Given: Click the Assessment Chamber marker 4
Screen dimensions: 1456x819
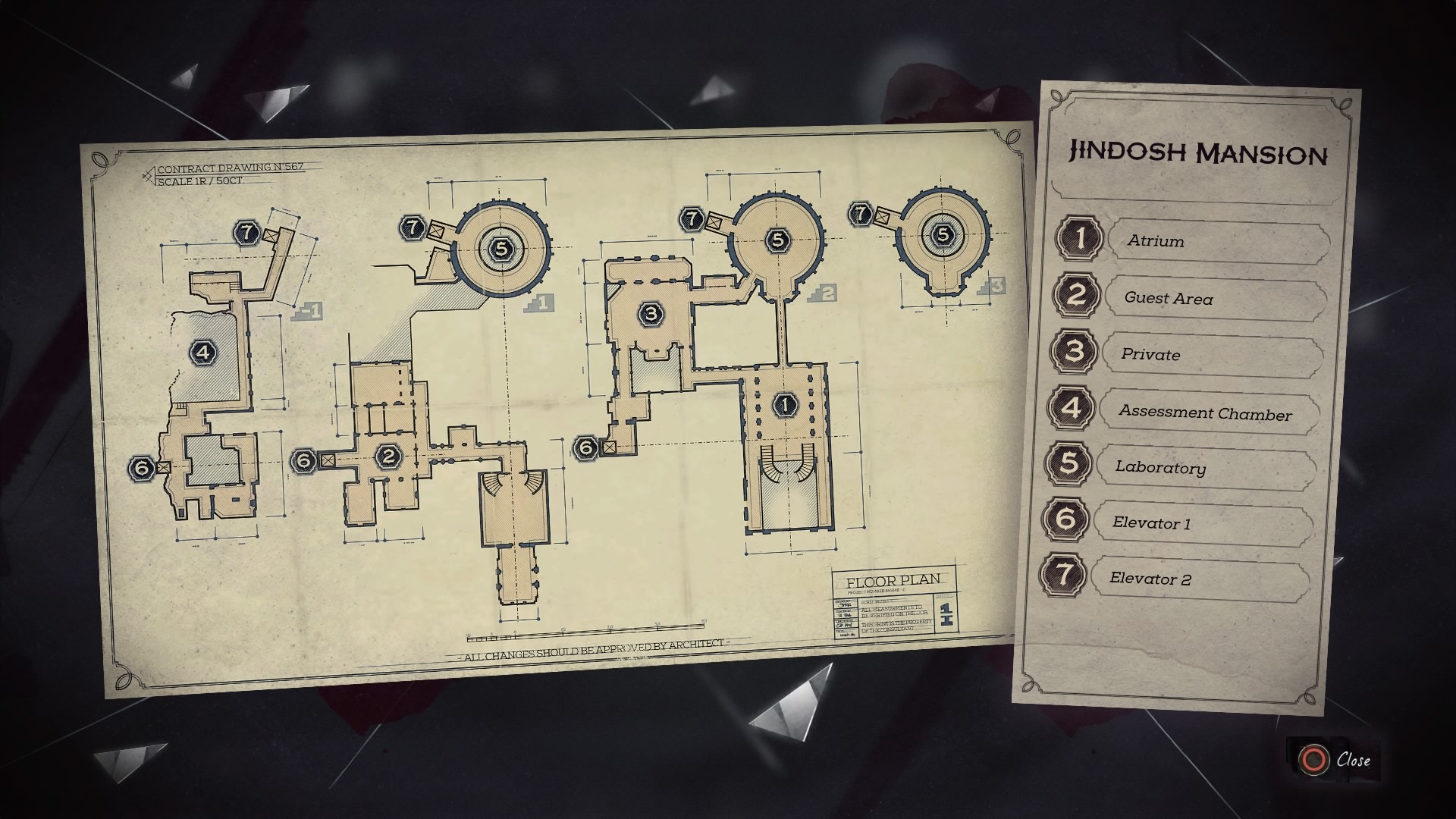Looking at the screenshot, I should tap(202, 352).
